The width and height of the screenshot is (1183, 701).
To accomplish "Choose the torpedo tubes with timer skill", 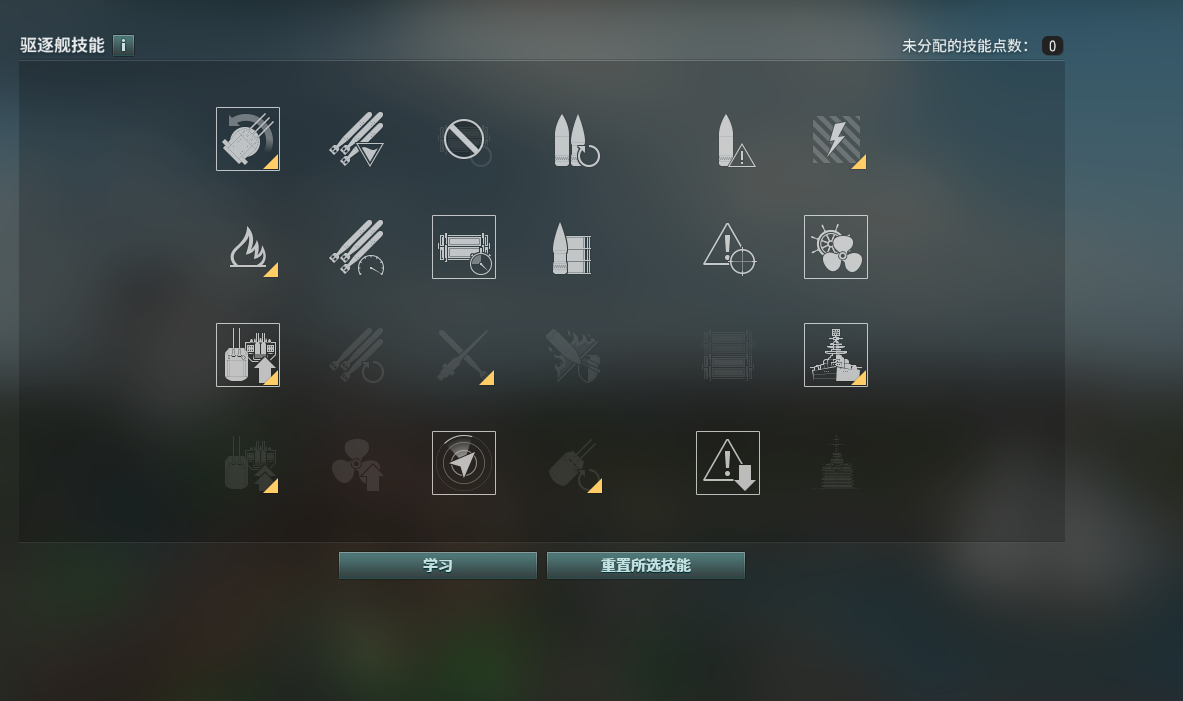I will coord(464,247).
